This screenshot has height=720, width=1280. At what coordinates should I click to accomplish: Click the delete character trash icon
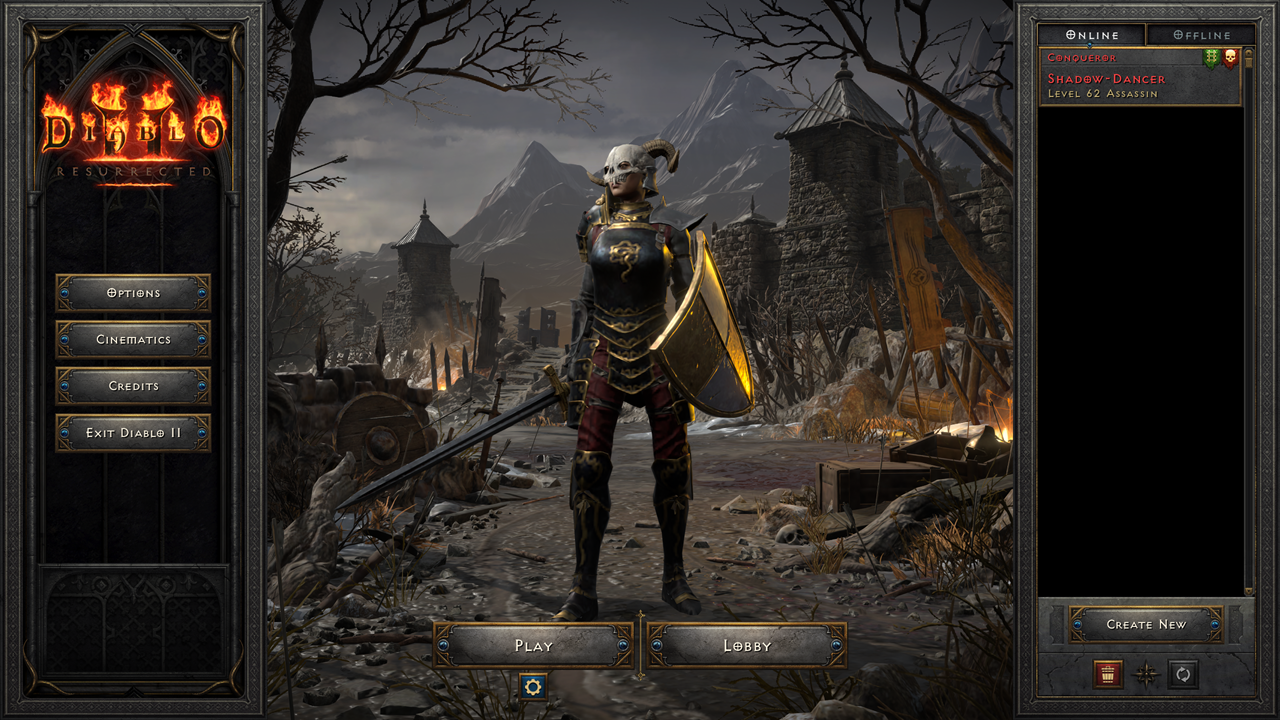tap(1108, 674)
